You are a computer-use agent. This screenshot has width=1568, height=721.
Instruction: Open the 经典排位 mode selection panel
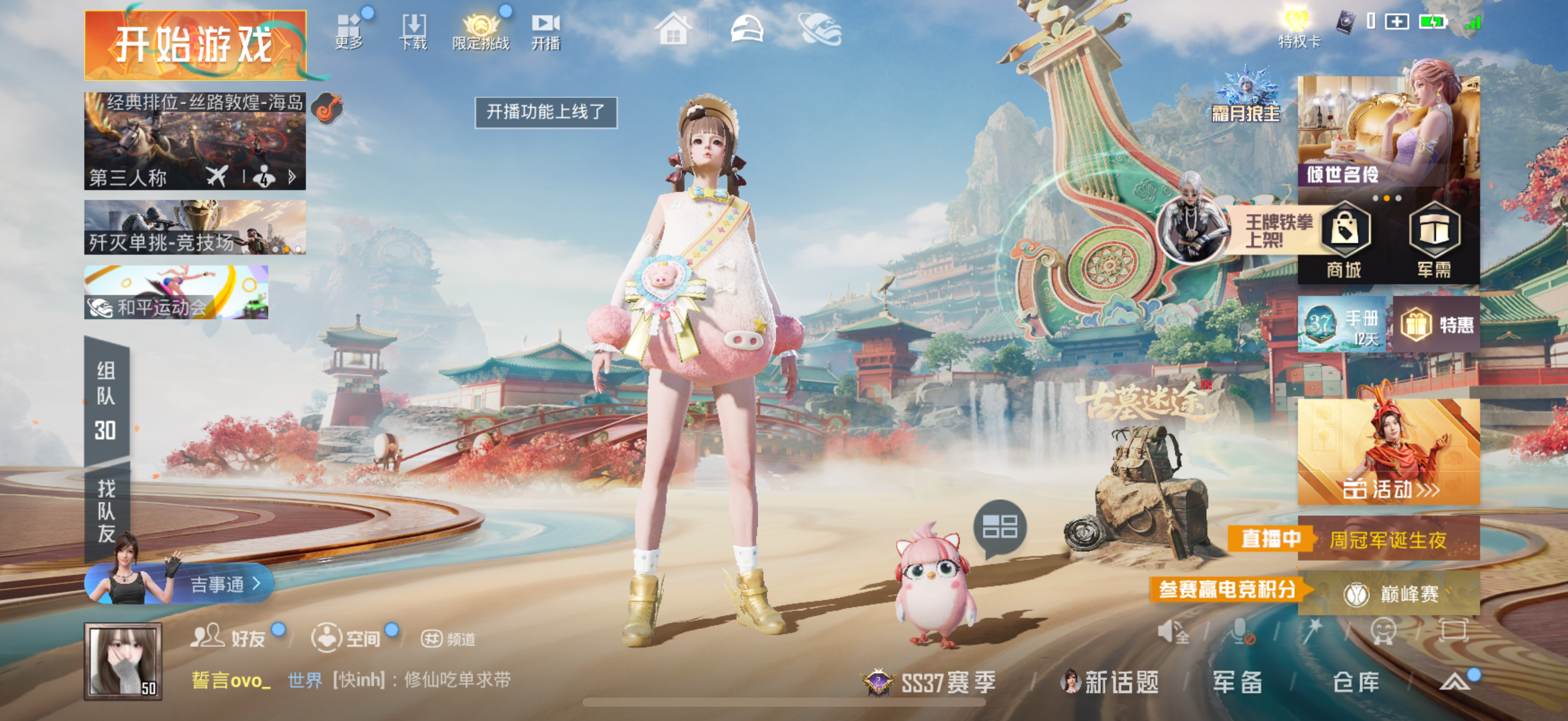[195, 141]
